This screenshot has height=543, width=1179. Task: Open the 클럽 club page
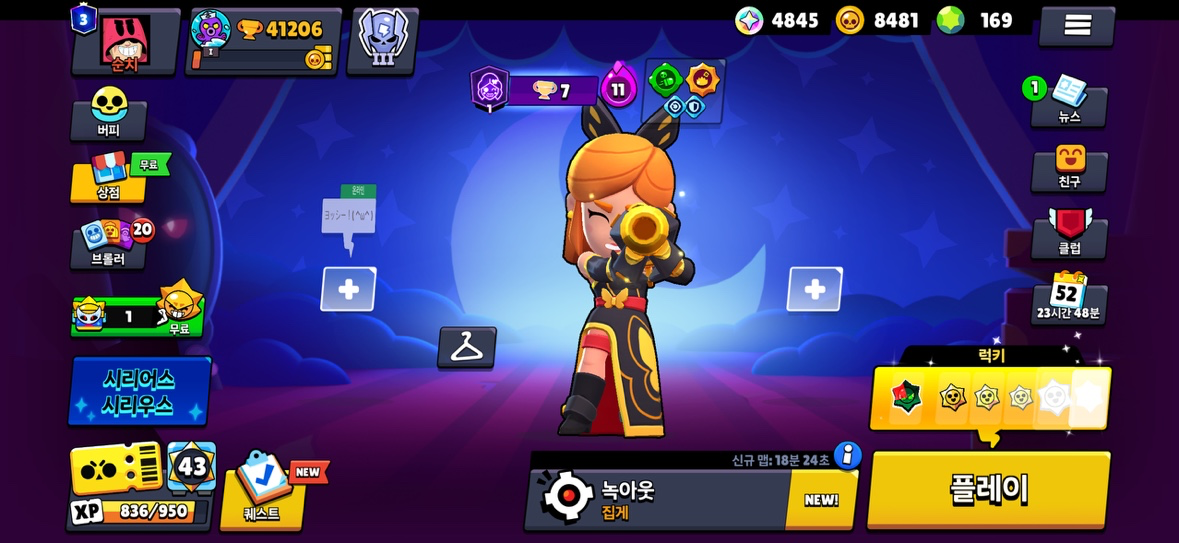[1069, 233]
